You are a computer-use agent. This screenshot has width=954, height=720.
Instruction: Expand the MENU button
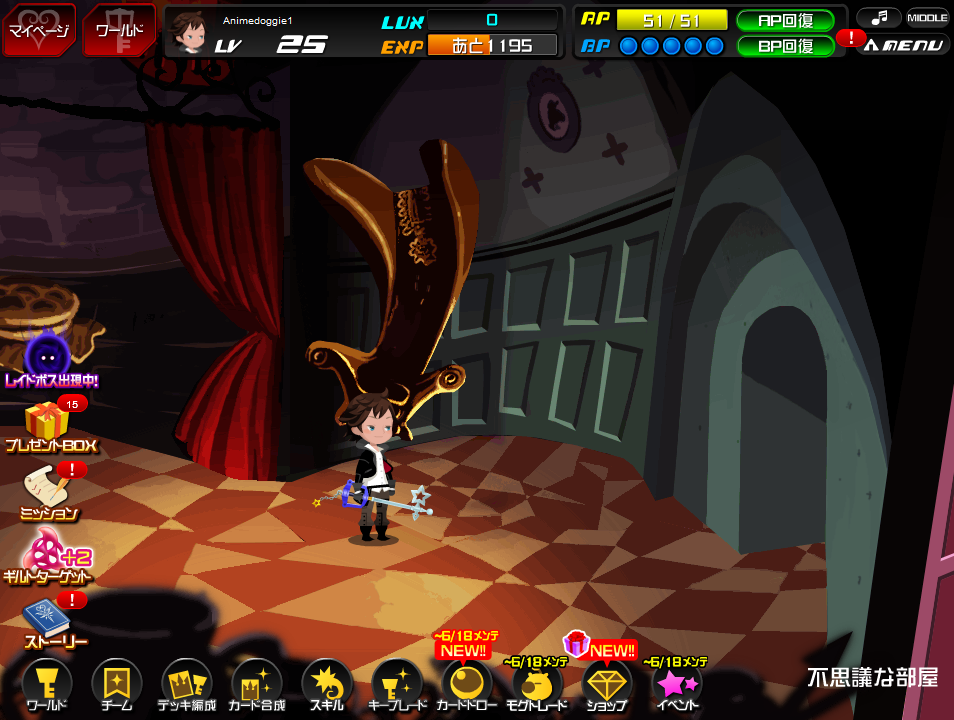pyautogui.click(x=902, y=44)
